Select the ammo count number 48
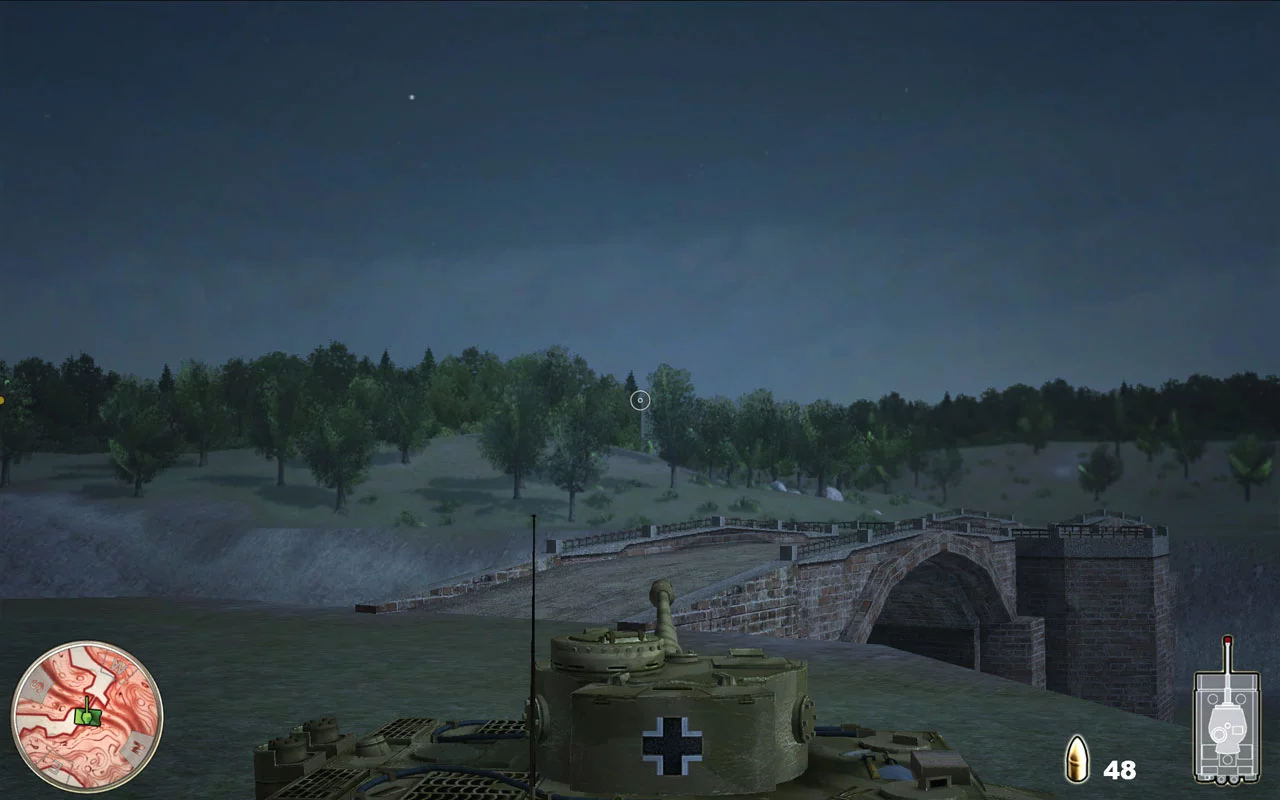Screen dimensions: 1280x800 [x=1119, y=769]
